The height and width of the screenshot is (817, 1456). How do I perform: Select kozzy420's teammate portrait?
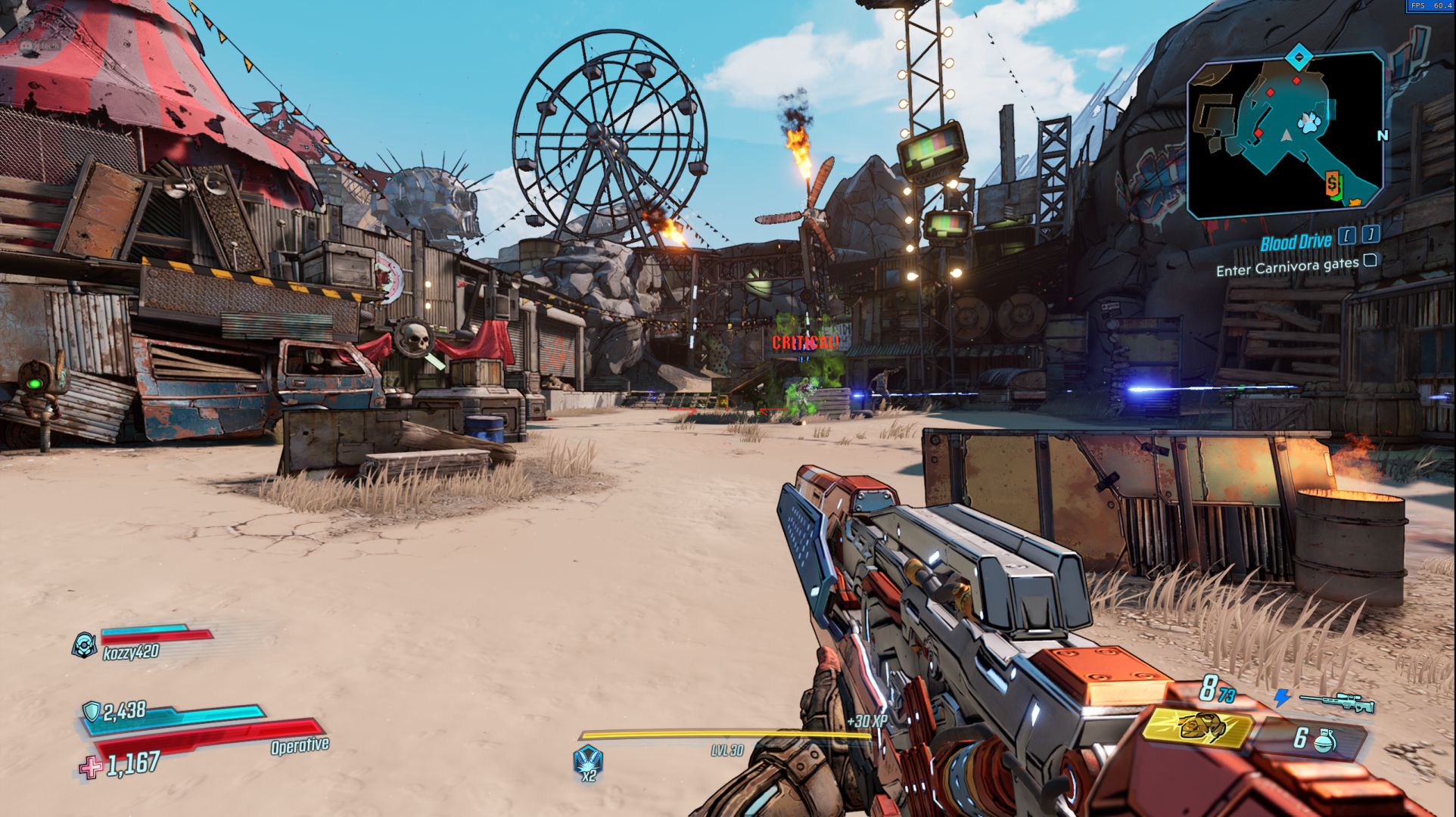(85, 645)
